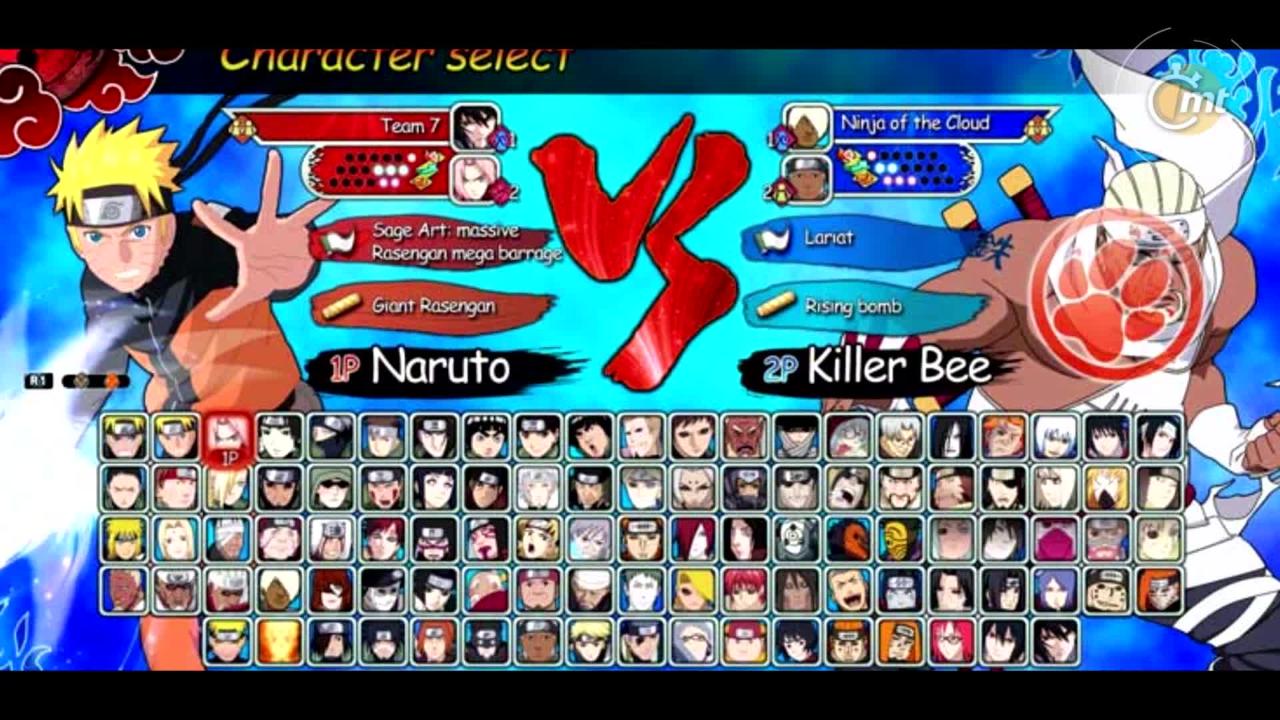The width and height of the screenshot is (1280, 720).
Task: Choose blonde Tsunade with the forehead mark
Action: click(176, 539)
